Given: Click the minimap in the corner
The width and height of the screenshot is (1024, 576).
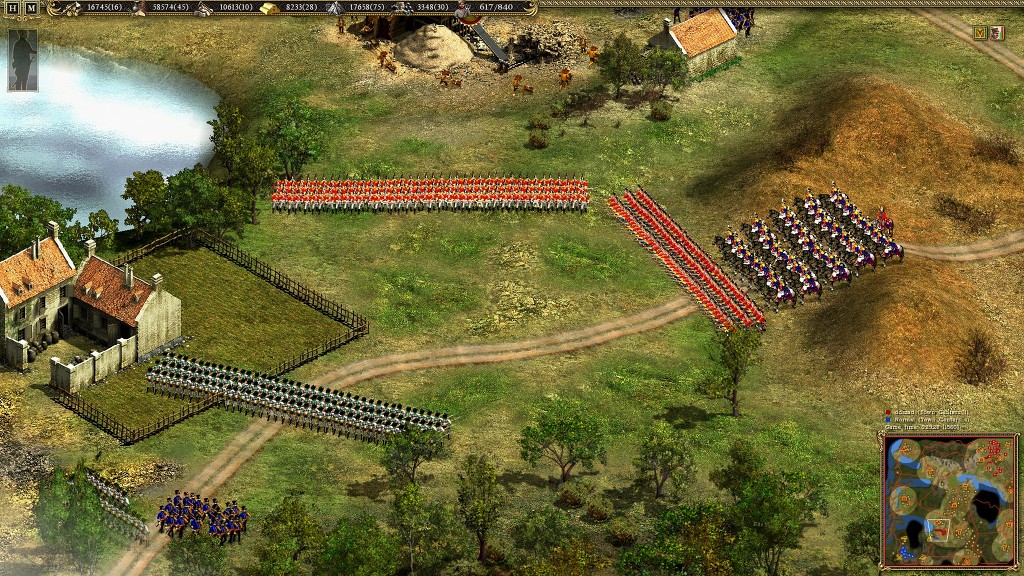Looking at the screenshot, I should 949,499.
